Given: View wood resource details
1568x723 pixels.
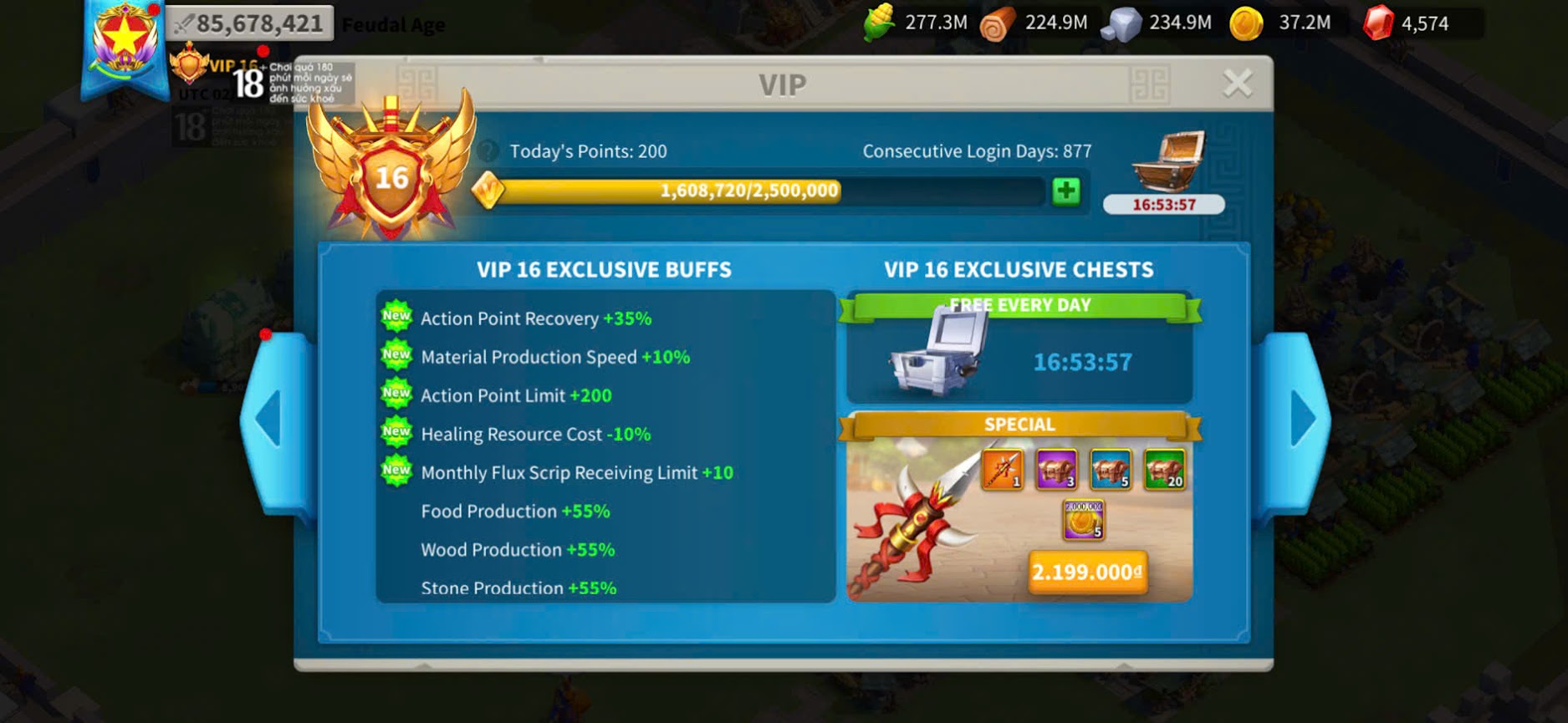Looking at the screenshot, I should click(998, 23).
